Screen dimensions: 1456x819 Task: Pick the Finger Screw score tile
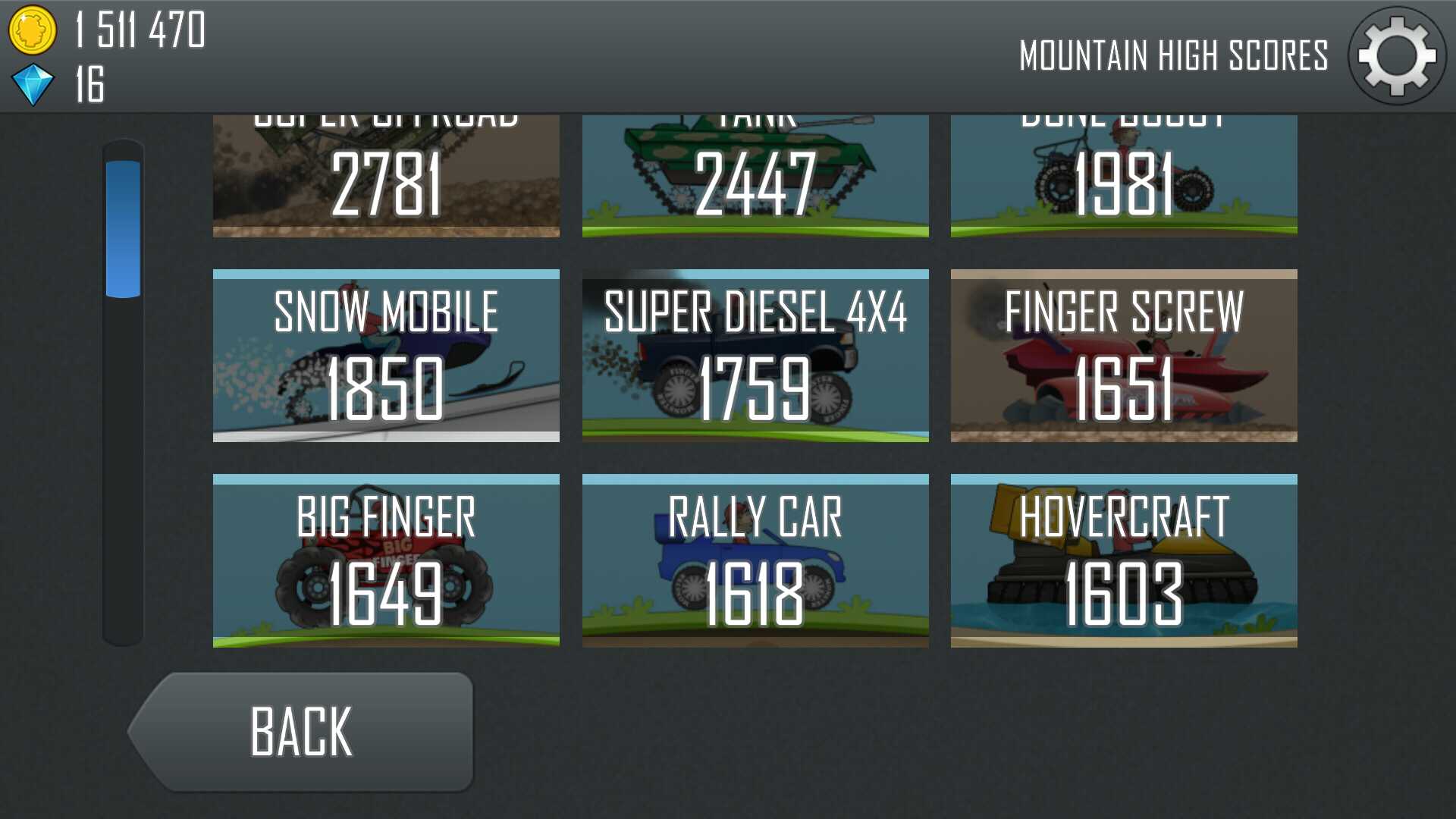click(x=1124, y=356)
